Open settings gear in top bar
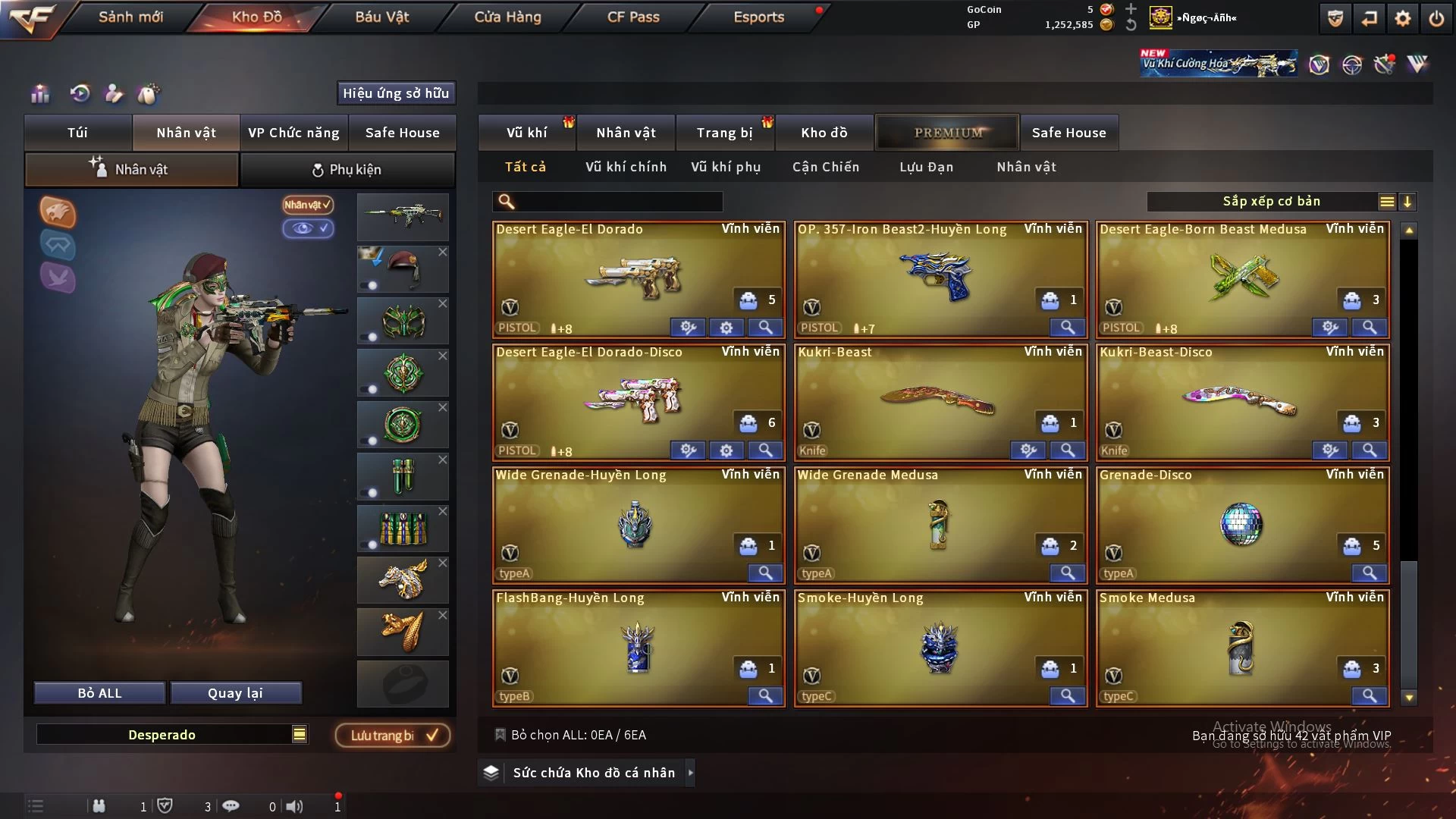Image resolution: width=1456 pixels, height=819 pixels. [1402, 18]
